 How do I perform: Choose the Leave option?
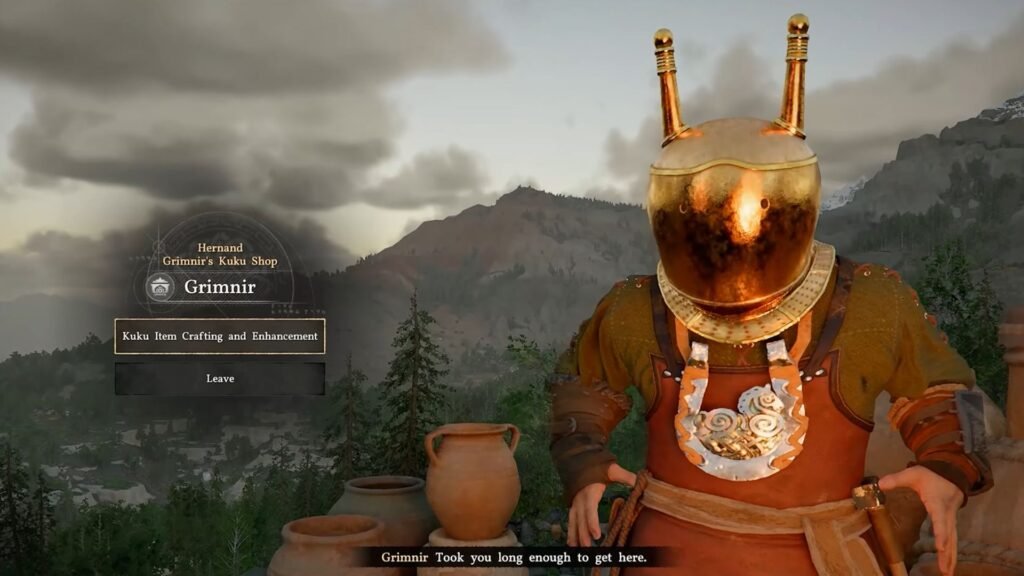pyautogui.click(x=220, y=379)
